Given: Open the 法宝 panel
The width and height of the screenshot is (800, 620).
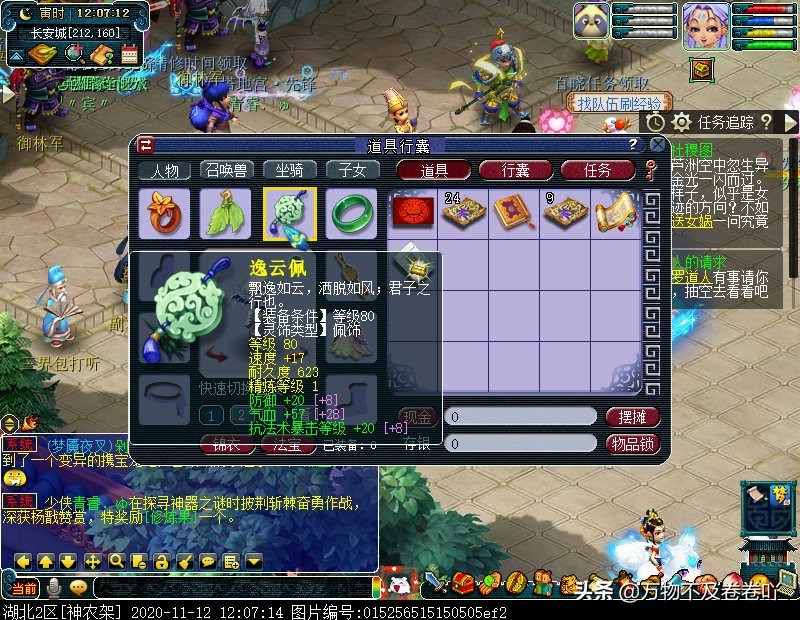Looking at the screenshot, I should 288,445.
